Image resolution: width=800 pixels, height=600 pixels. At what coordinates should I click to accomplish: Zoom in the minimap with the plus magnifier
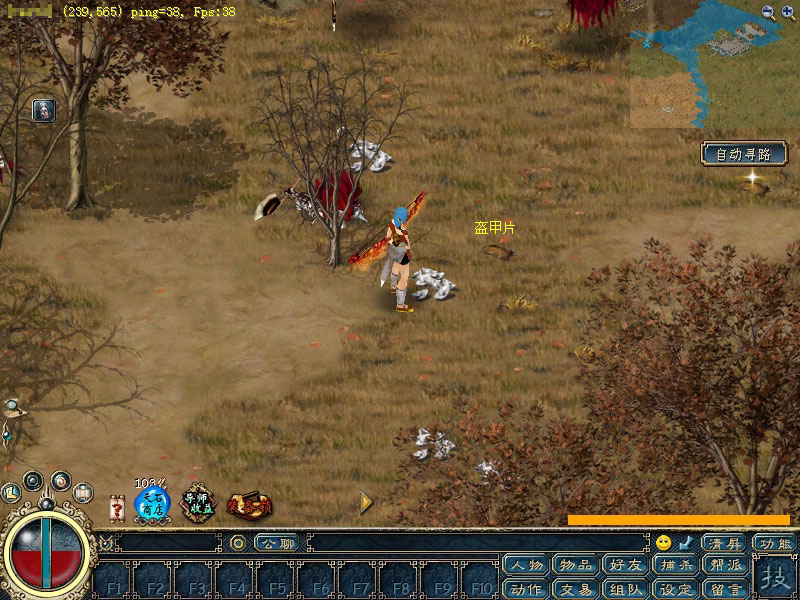coord(787,12)
